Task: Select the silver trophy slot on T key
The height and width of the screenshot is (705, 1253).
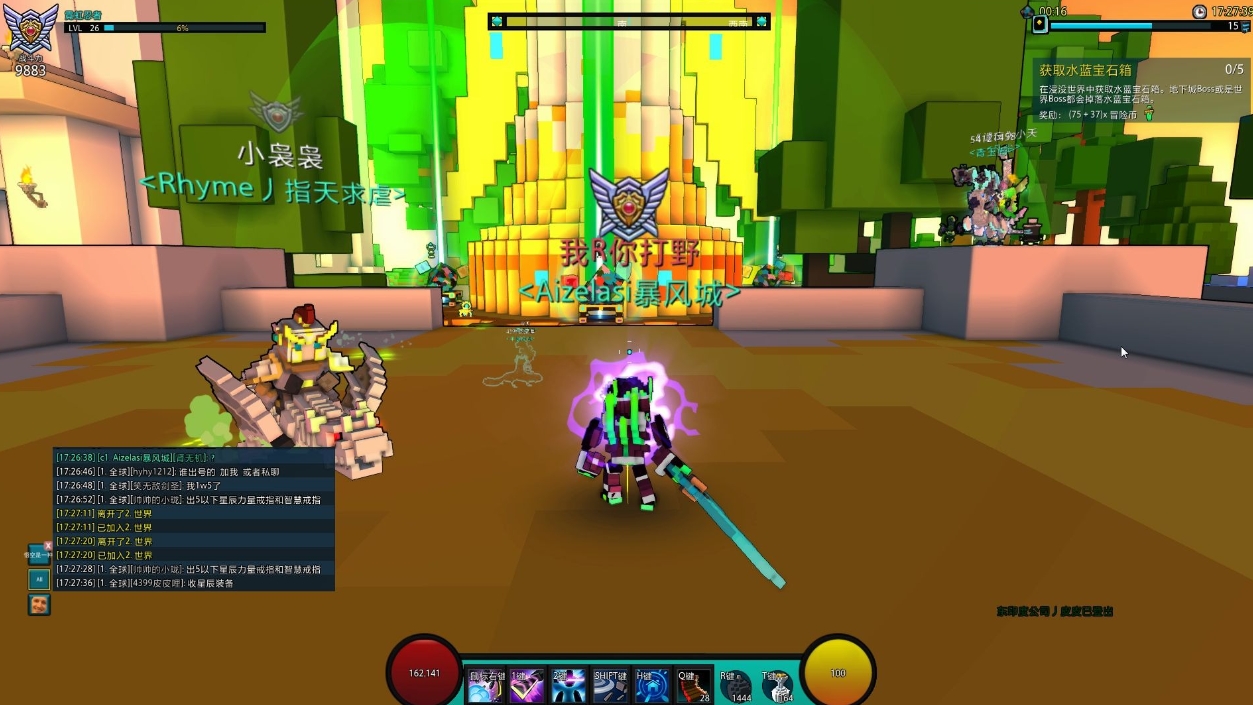Action: click(x=777, y=687)
